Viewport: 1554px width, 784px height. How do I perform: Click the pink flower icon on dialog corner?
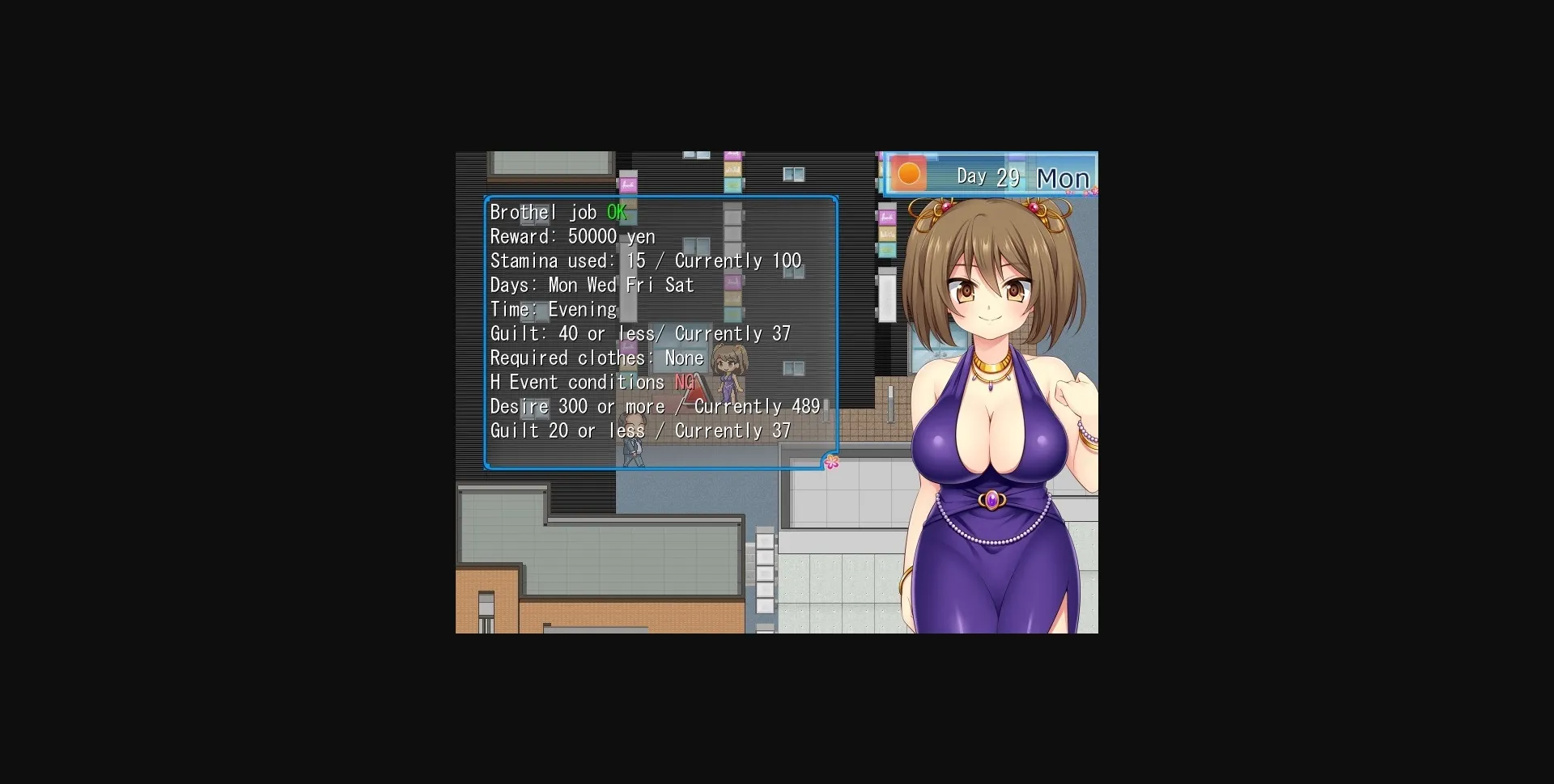click(832, 462)
